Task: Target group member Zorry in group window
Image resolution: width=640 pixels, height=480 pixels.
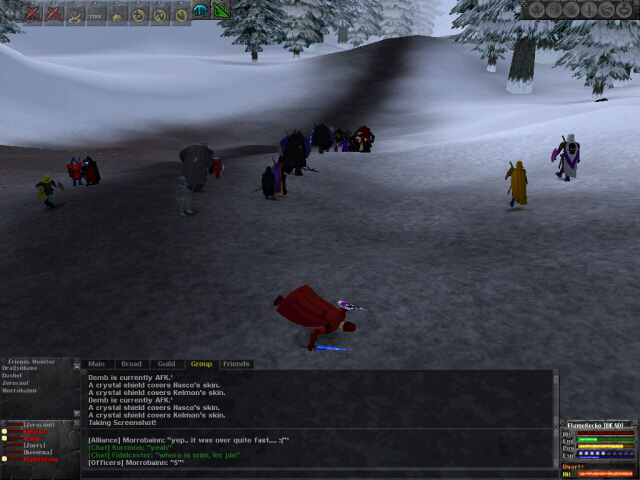Action: pyautogui.click(x=35, y=445)
